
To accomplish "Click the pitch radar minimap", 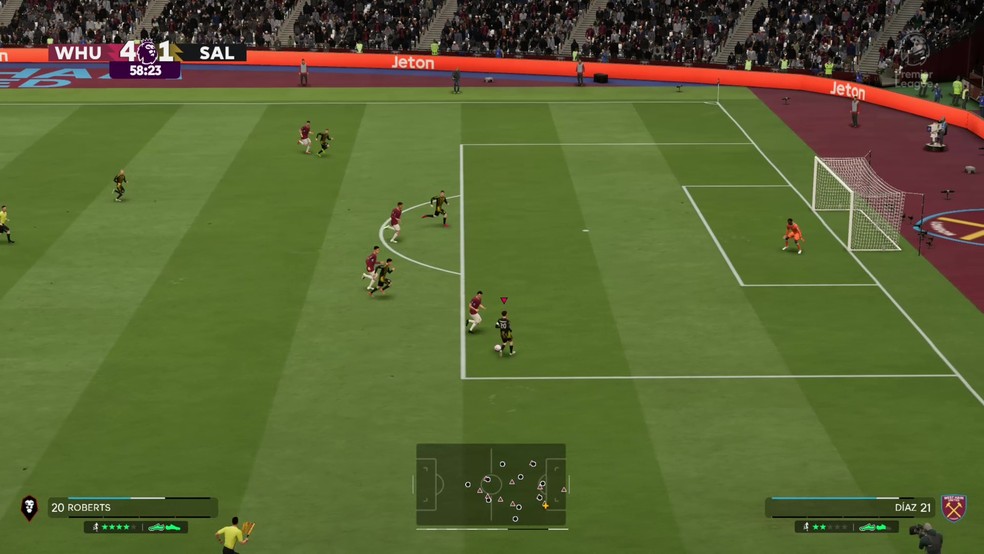I will pos(491,484).
